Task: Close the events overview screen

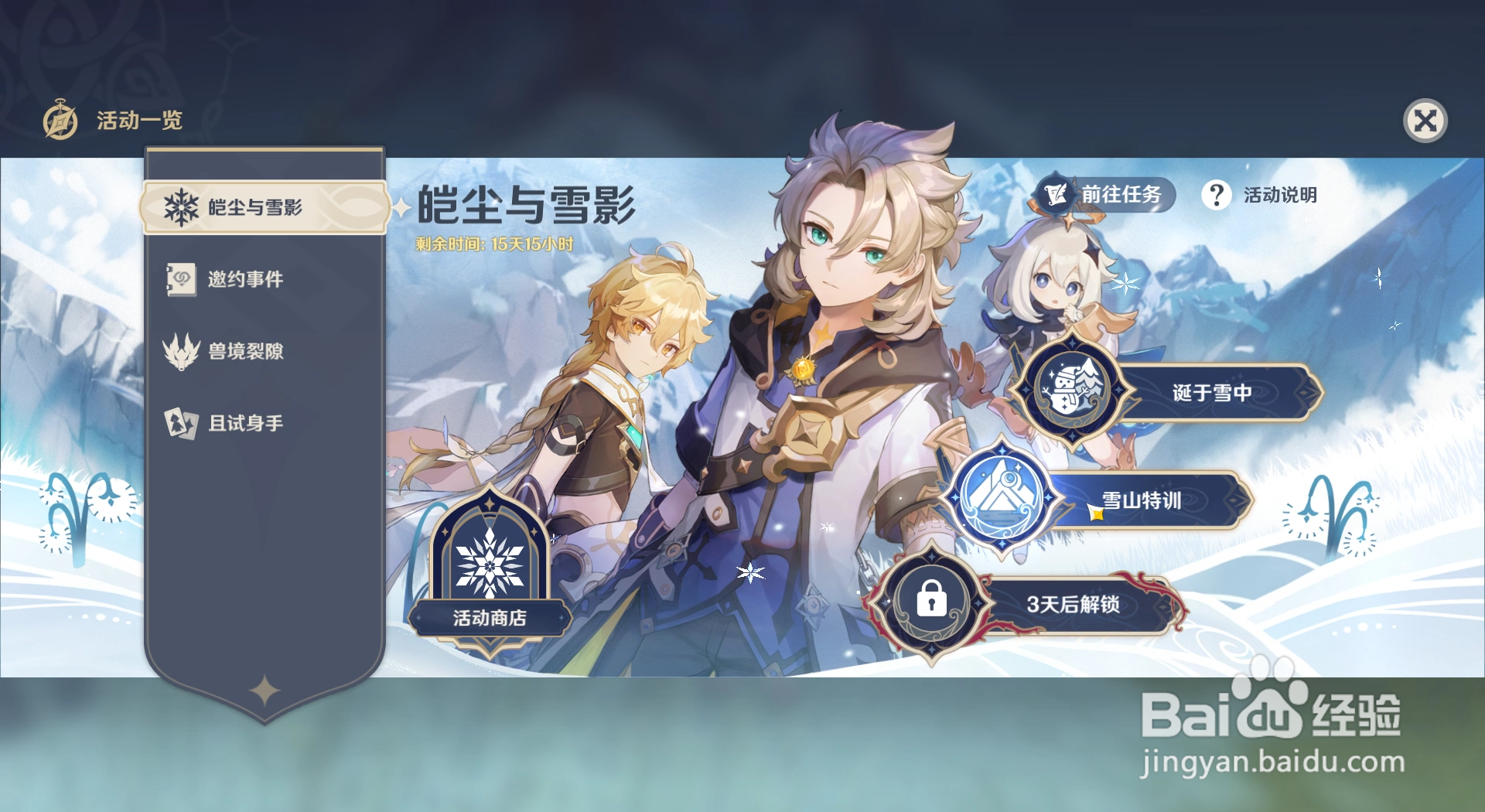Action: [x=1425, y=120]
